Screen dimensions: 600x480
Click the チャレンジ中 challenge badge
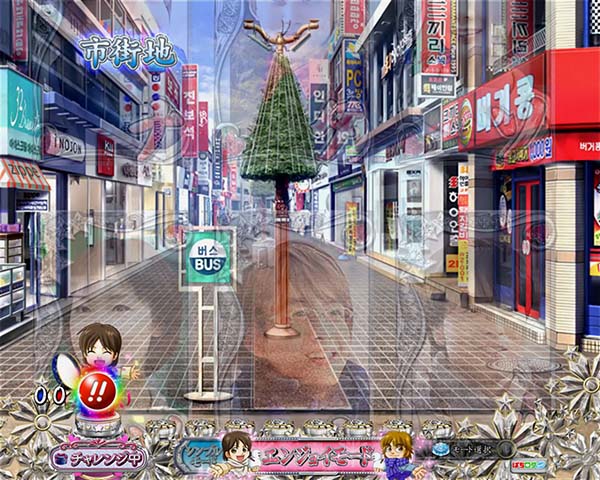coord(97,457)
